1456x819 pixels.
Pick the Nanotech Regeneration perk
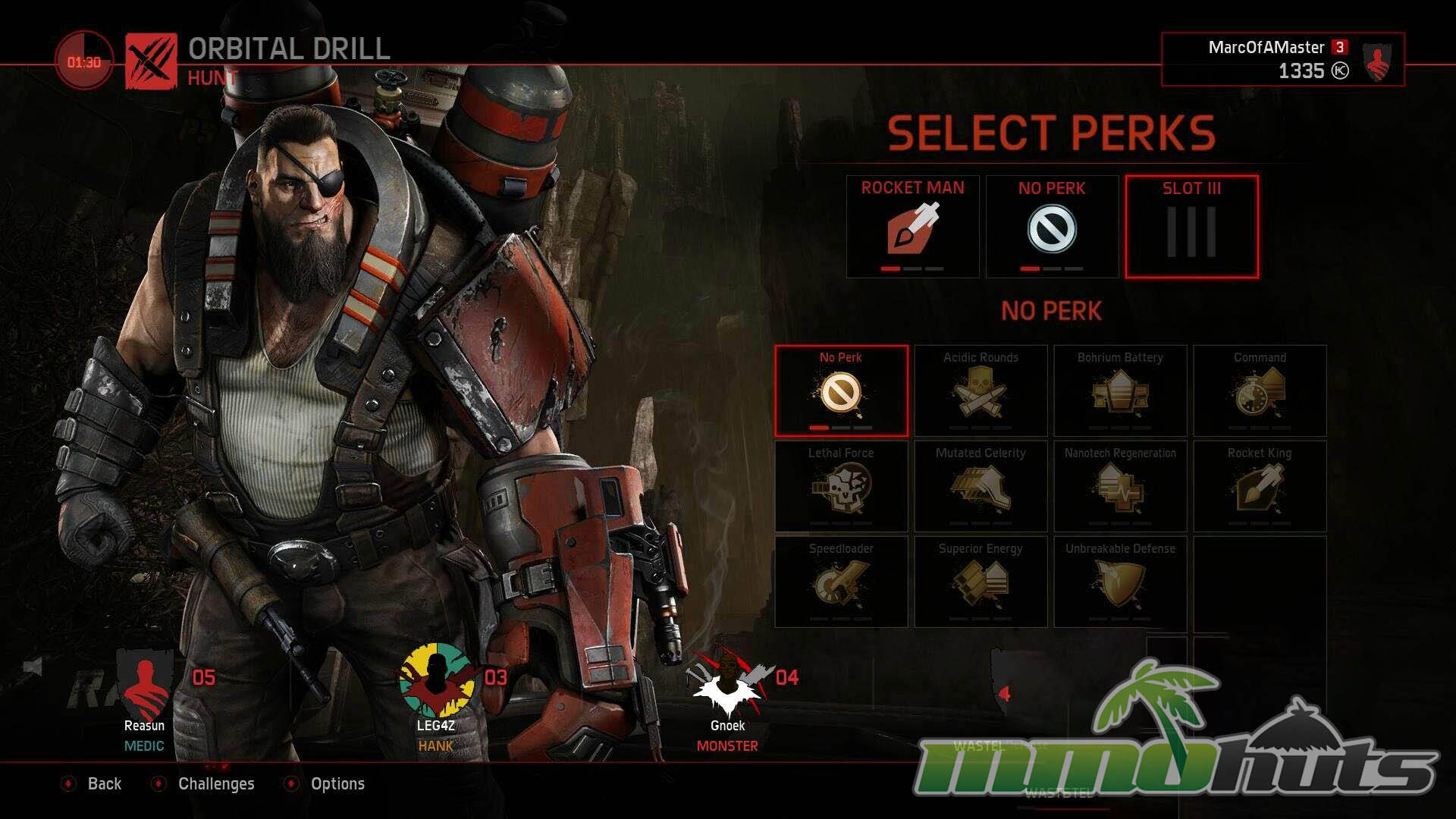click(x=1120, y=486)
